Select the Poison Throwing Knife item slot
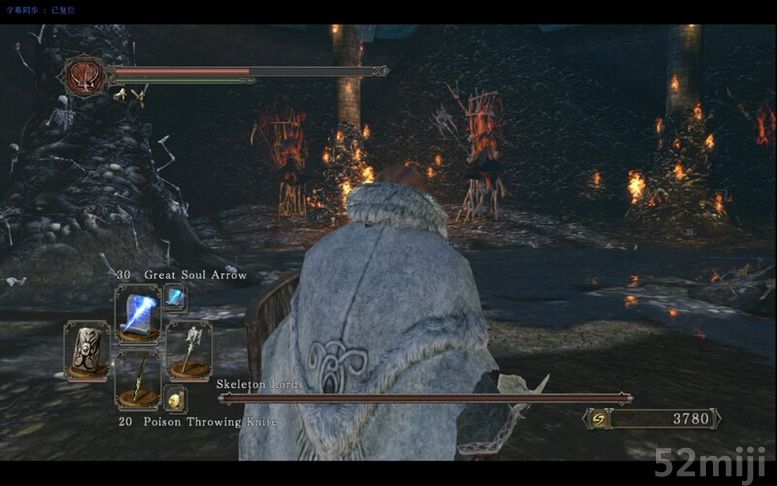This screenshot has height=486, width=777. [x=137, y=381]
